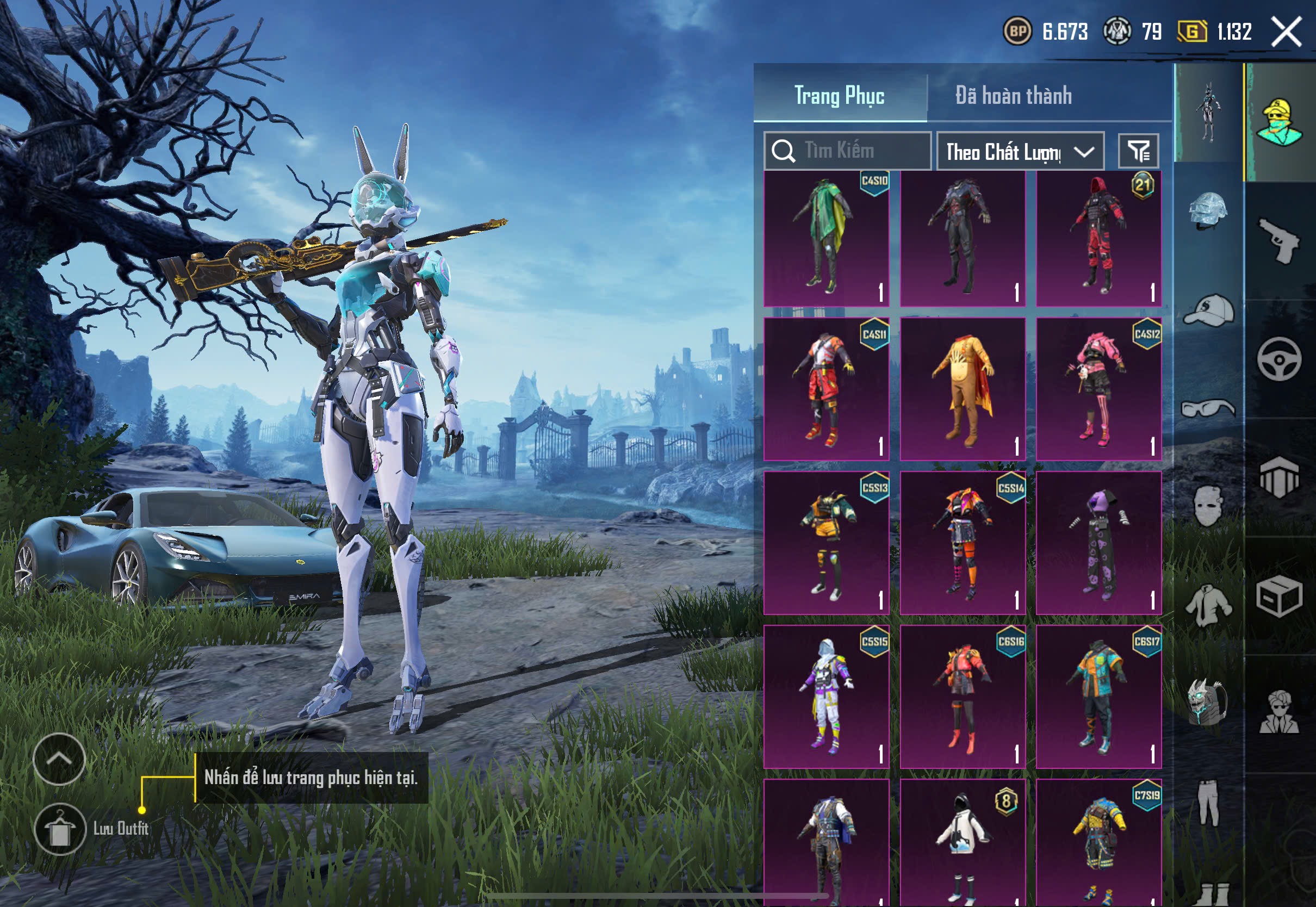Save current look with Lưu Outfit button
This screenshot has width=1316, height=907.
coord(60,829)
